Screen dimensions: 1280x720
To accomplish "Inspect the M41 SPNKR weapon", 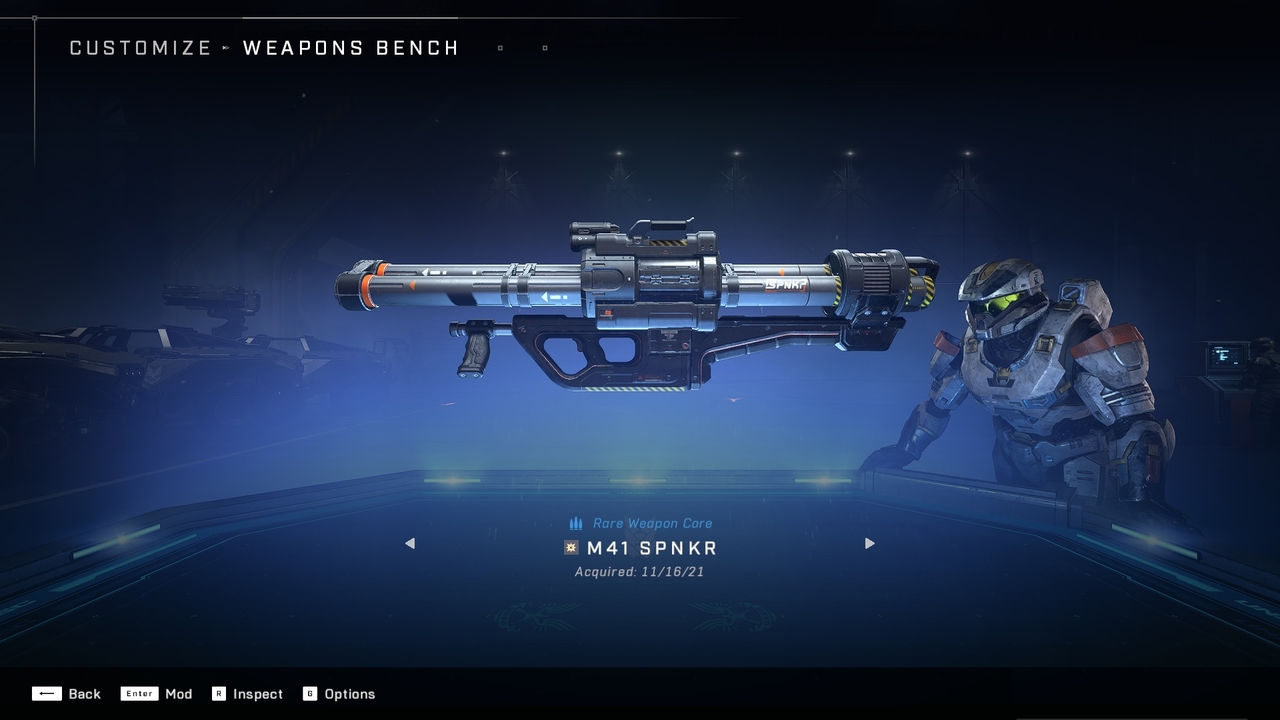I will pyautogui.click(x=247, y=694).
